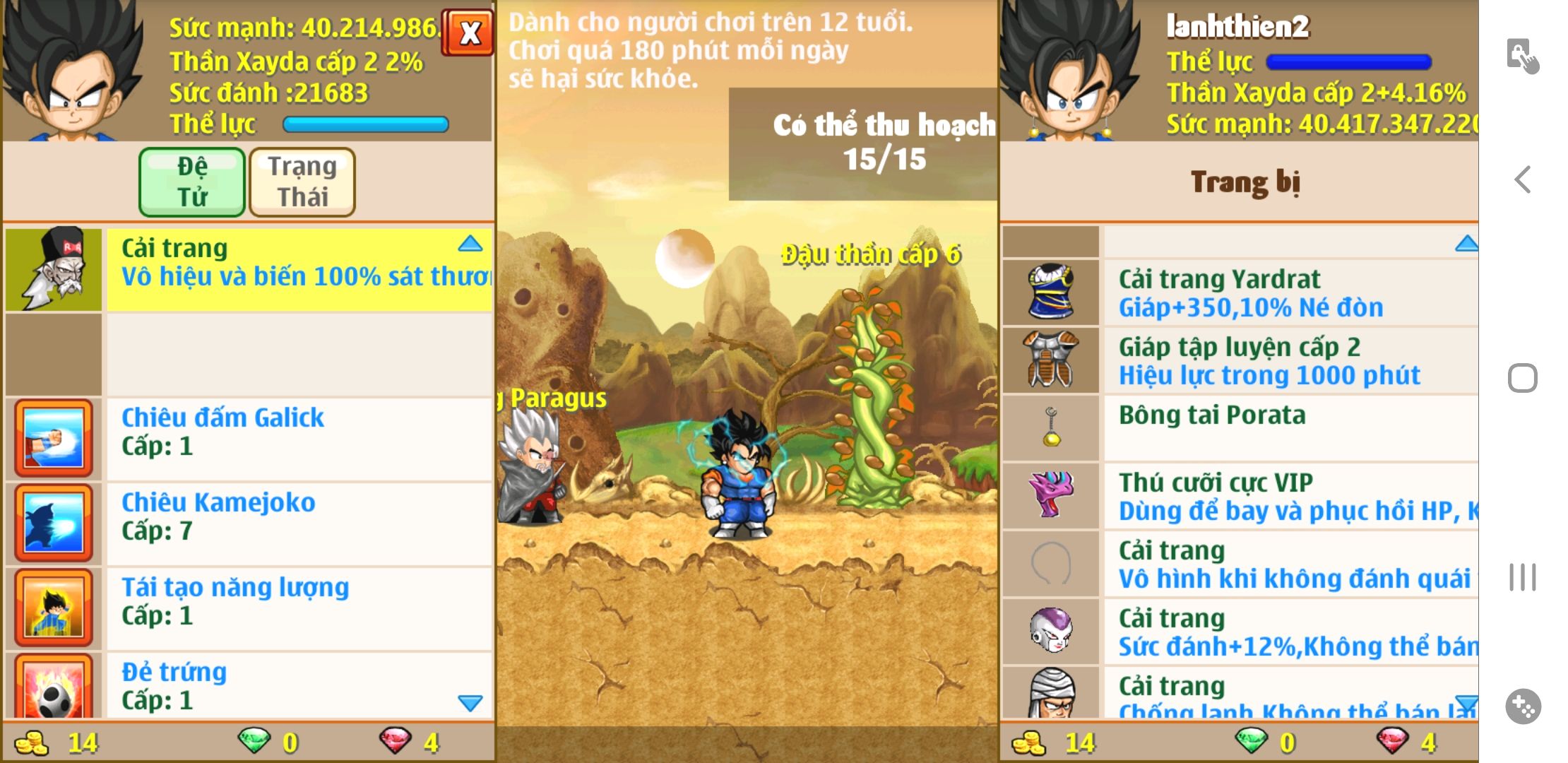The width and height of the screenshot is (1568, 763).
Task: Switch to the Đệ Tử tab
Action: click(x=192, y=182)
